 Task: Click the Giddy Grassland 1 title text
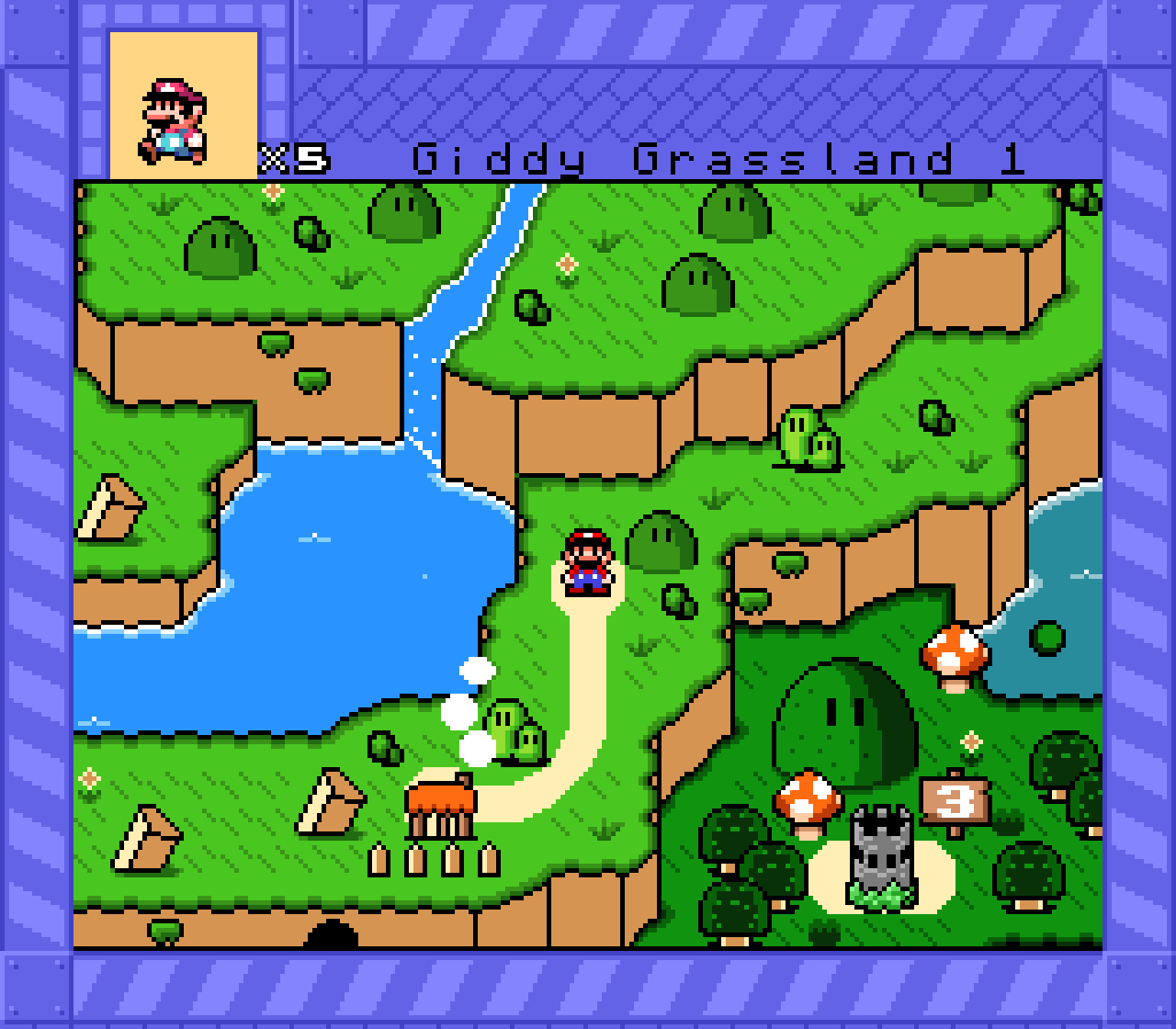[x=721, y=158]
